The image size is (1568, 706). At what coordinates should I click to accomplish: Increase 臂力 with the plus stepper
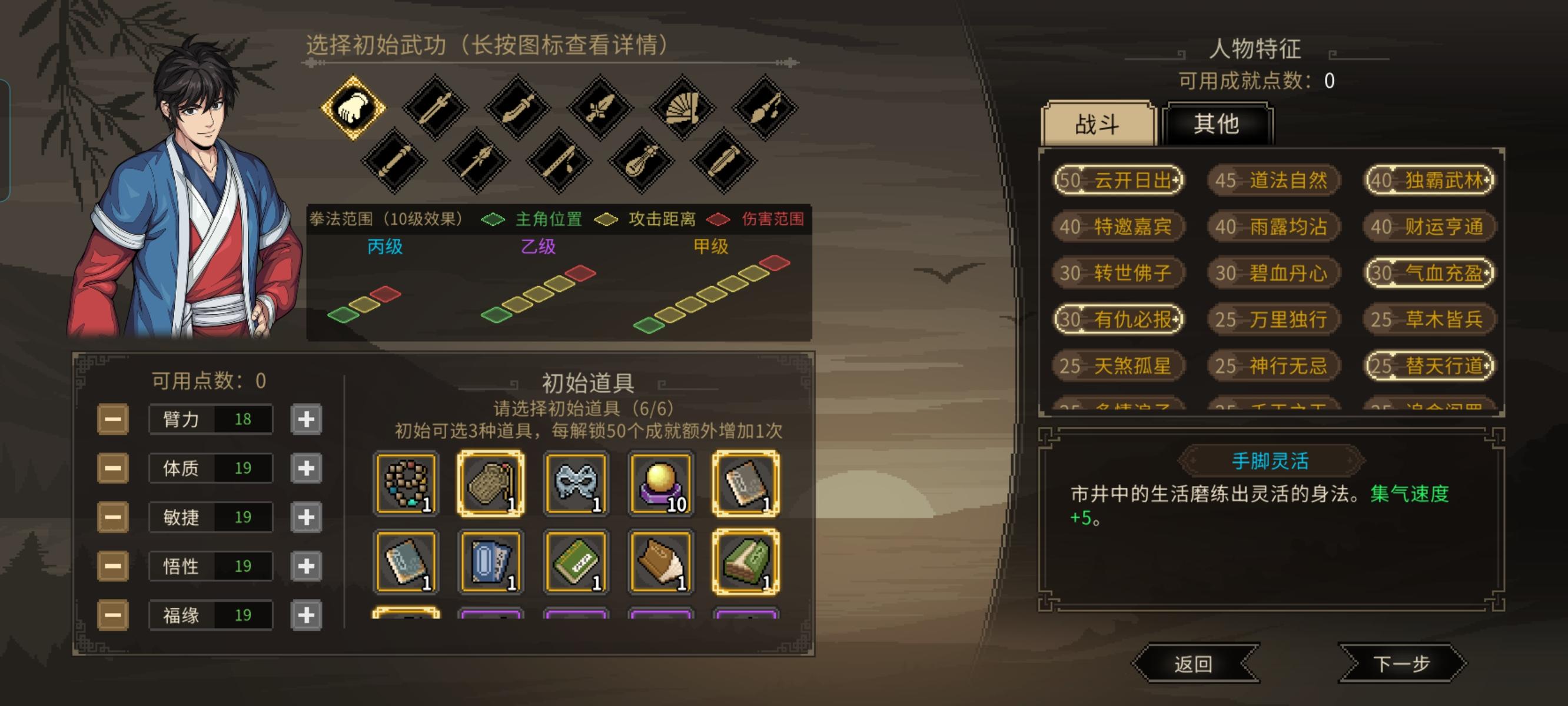point(305,419)
